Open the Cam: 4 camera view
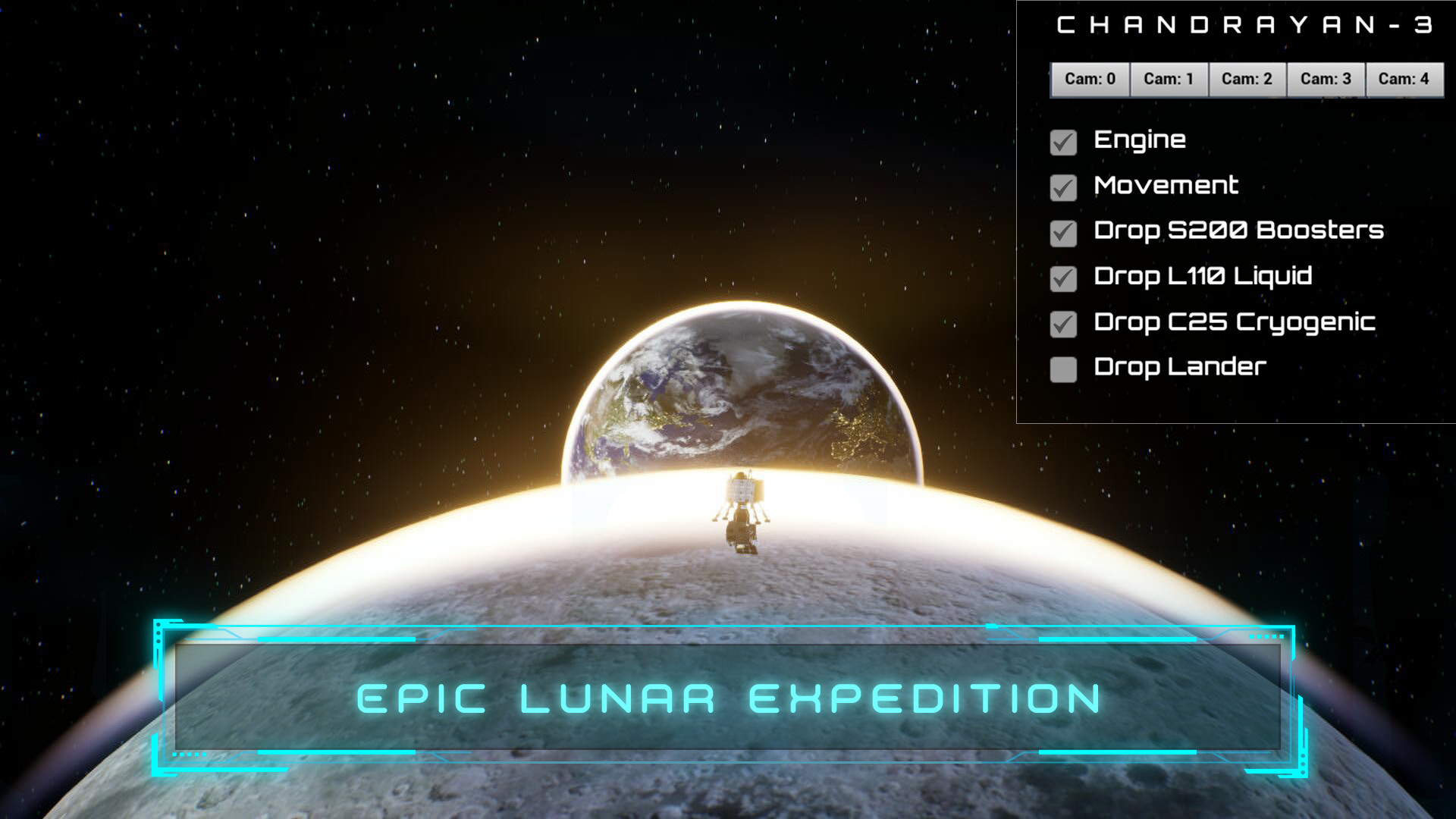The image size is (1456, 819). (x=1404, y=78)
